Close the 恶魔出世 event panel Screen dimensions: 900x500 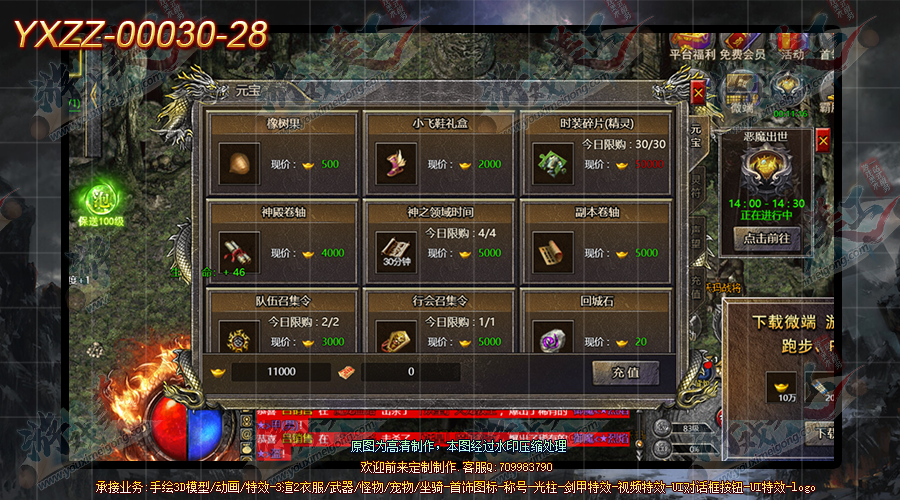tap(823, 143)
